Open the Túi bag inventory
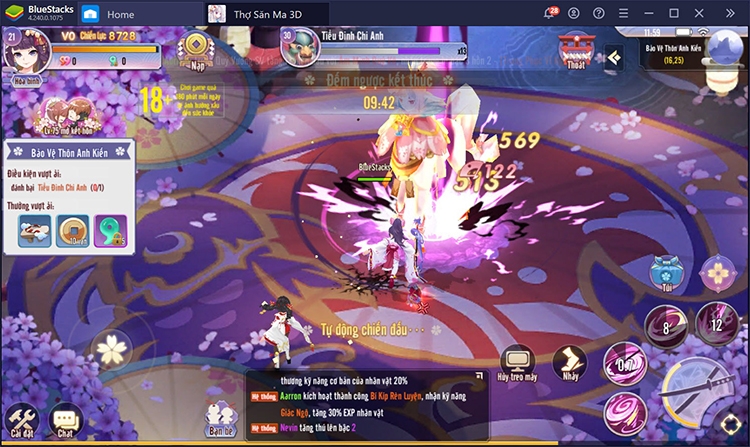This screenshot has width=750, height=447. pos(662,272)
